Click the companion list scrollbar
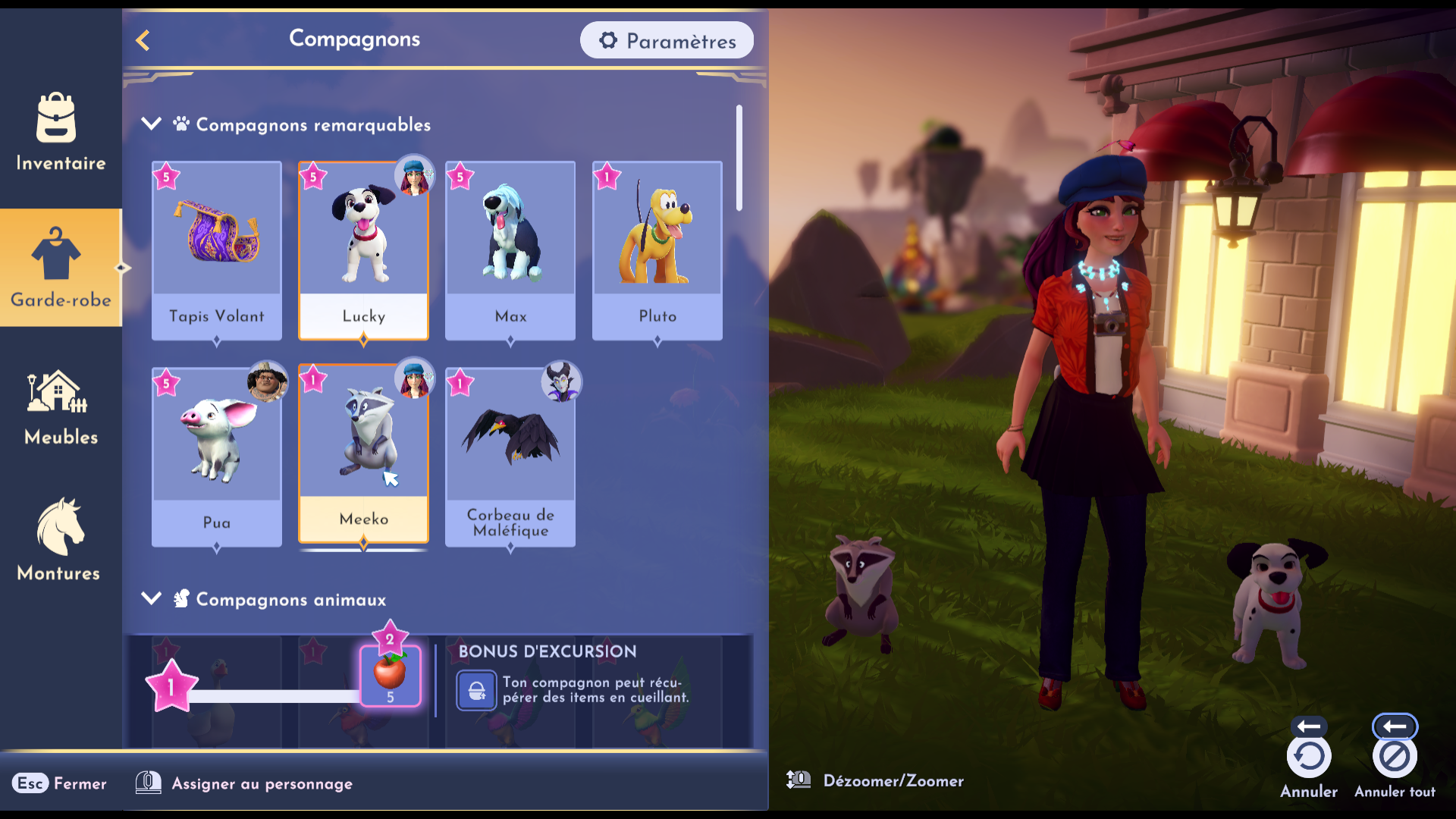Image resolution: width=1456 pixels, height=819 pixels. (739, 158)
